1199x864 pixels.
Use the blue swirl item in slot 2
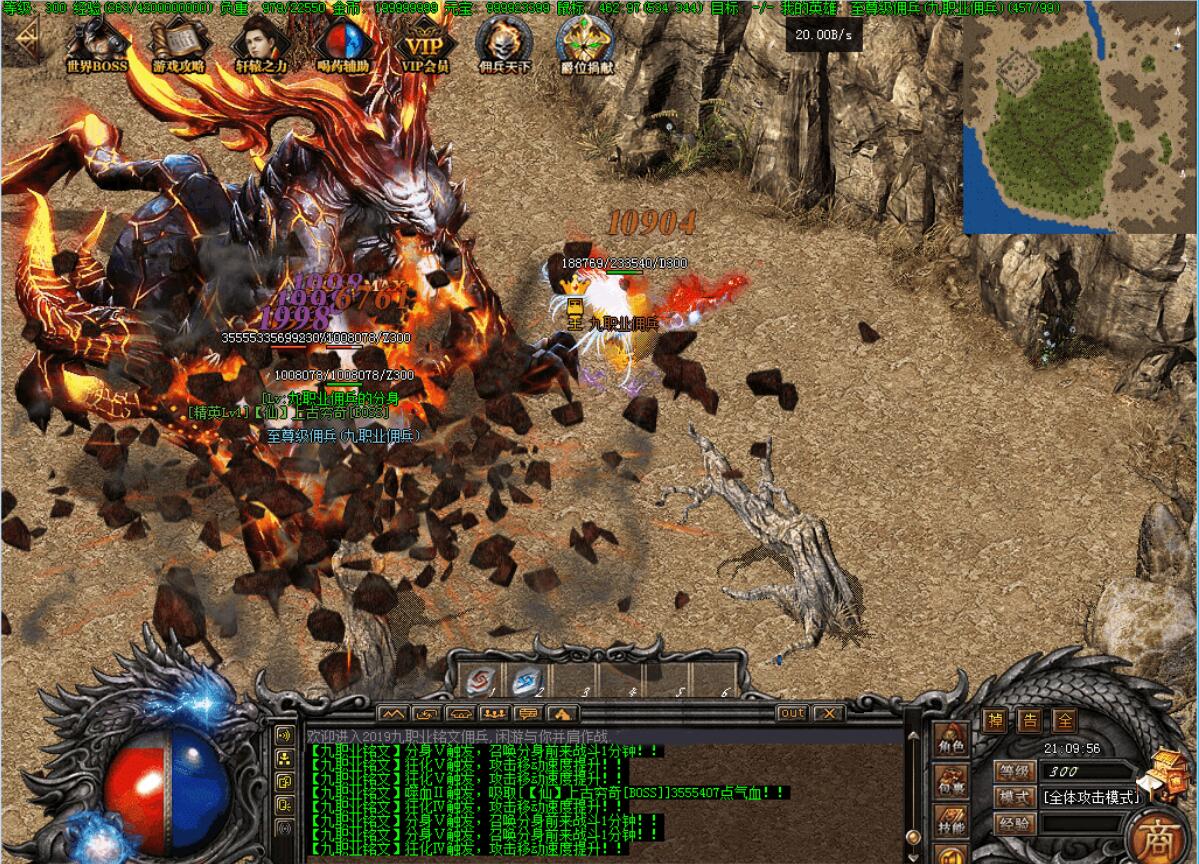[x=525, y=681]
